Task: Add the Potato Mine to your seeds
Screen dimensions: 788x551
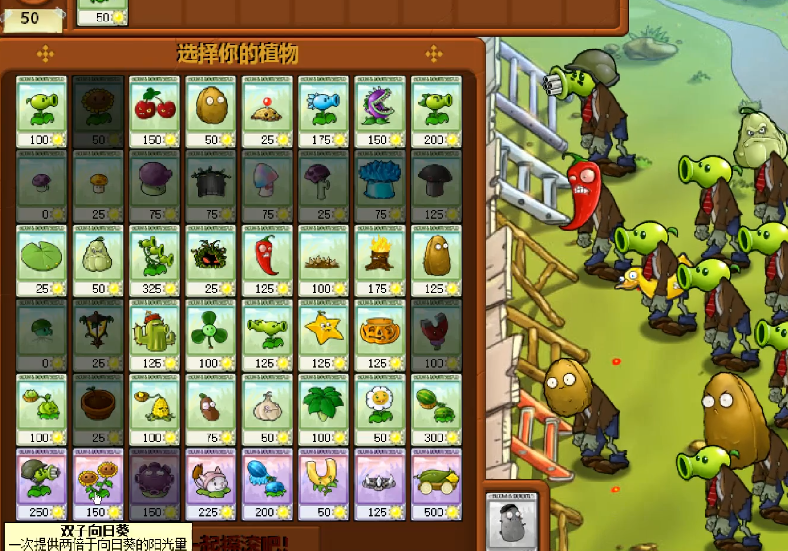Action: [266, 112]
